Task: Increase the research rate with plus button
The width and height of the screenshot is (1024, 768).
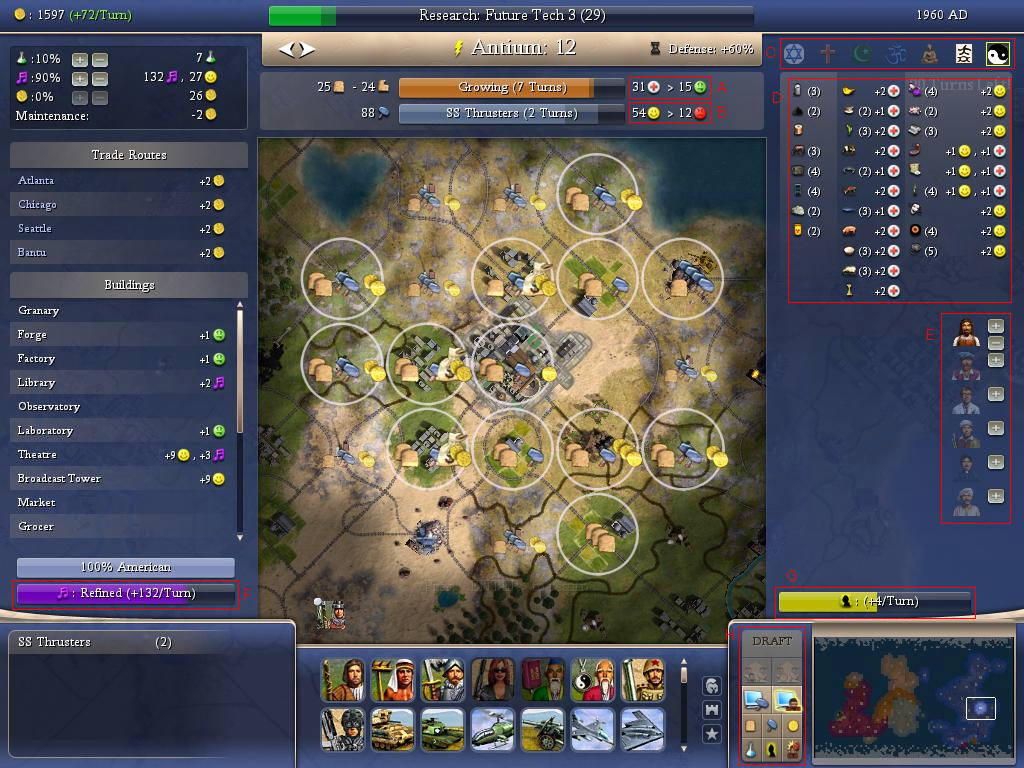Action: [x=80, y=59]
